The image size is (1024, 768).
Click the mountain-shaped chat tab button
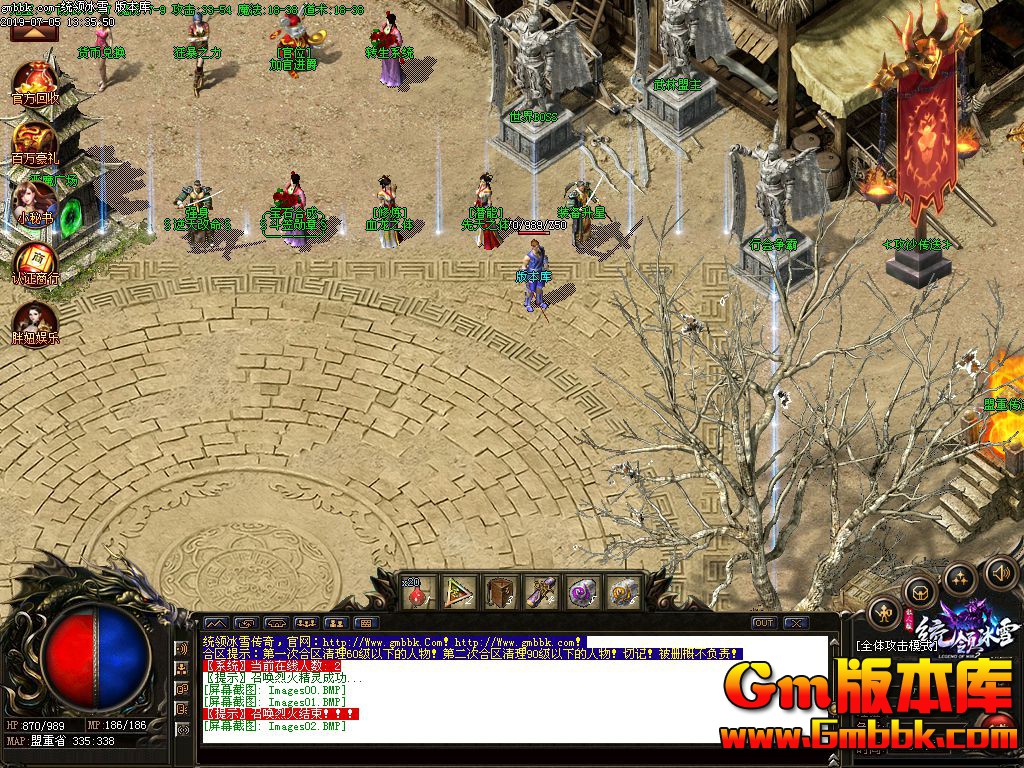216,623
